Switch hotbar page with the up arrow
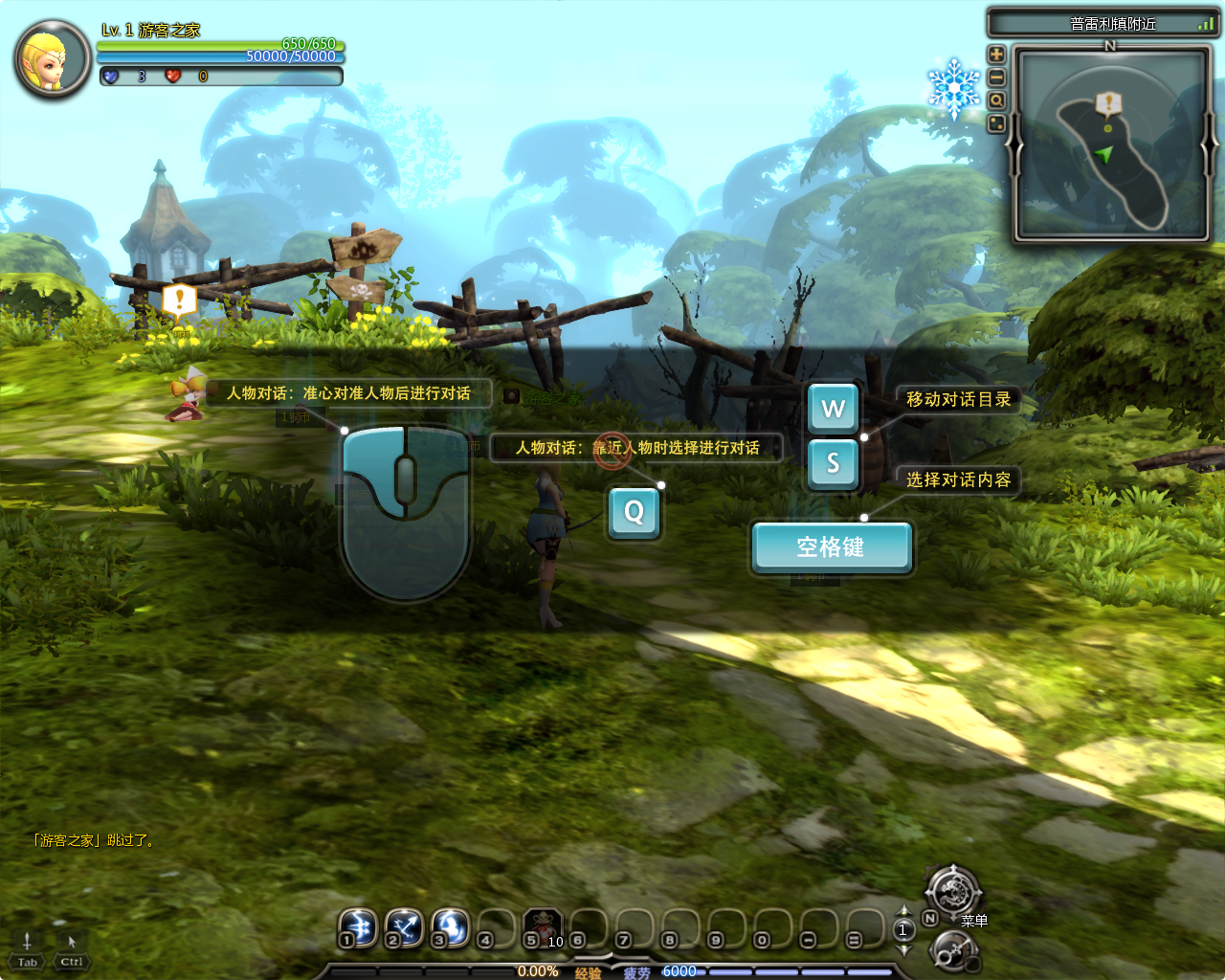The height and width of the screenshot is (980, 1225). (903, 910)
